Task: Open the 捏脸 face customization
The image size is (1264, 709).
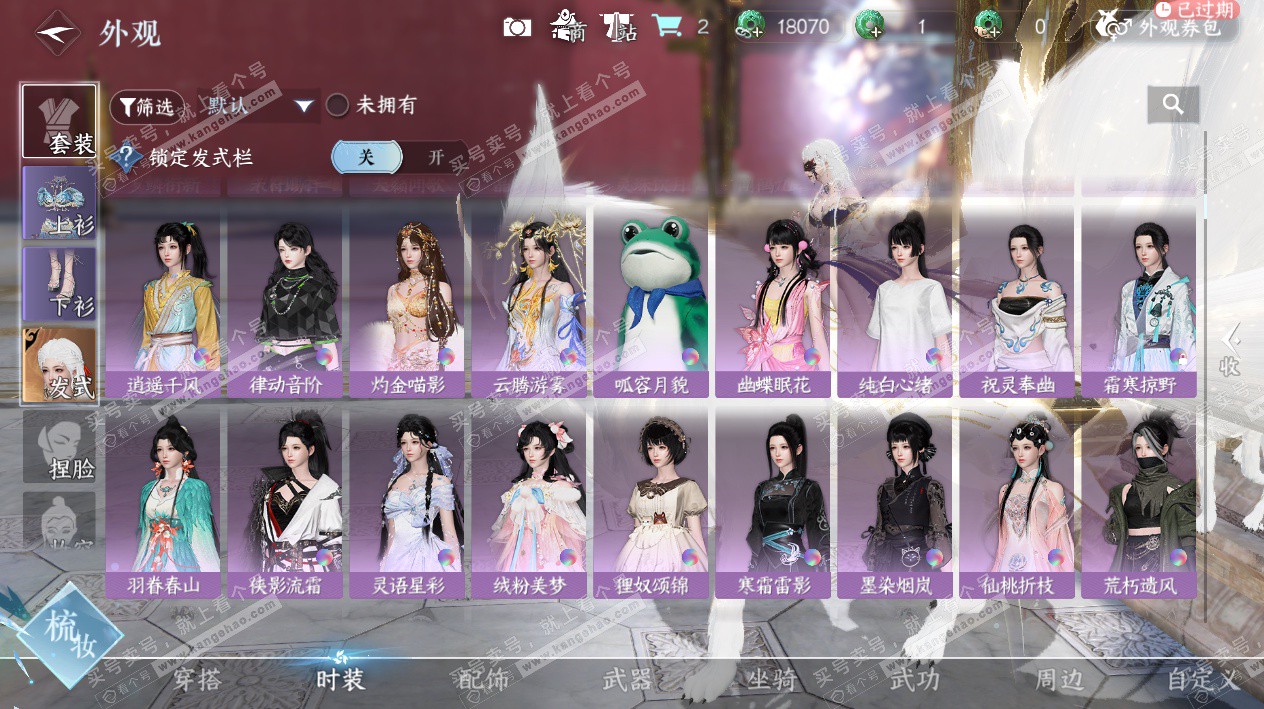Action: click(60, 447)
